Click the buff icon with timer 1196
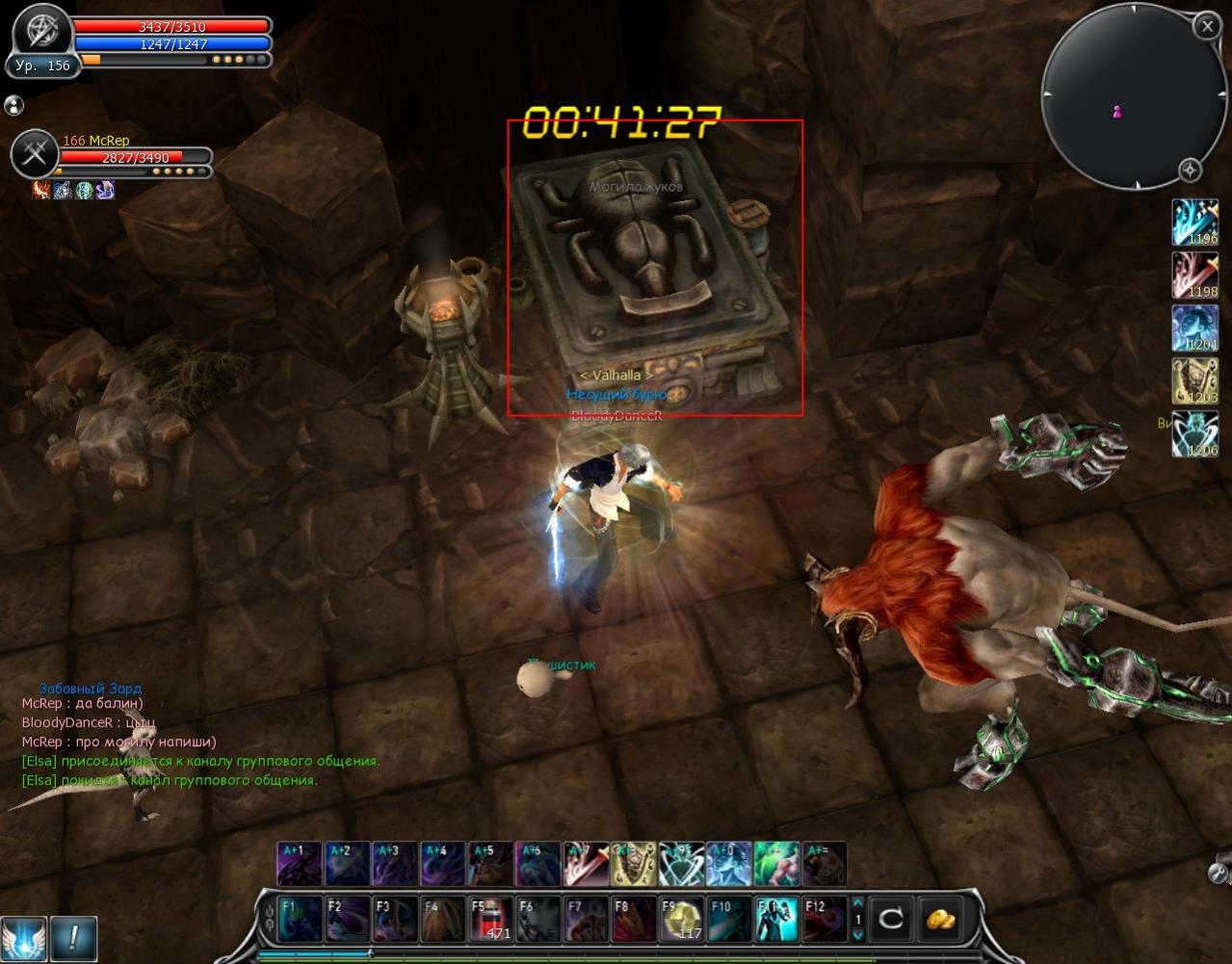 [x=1194, y=222]
